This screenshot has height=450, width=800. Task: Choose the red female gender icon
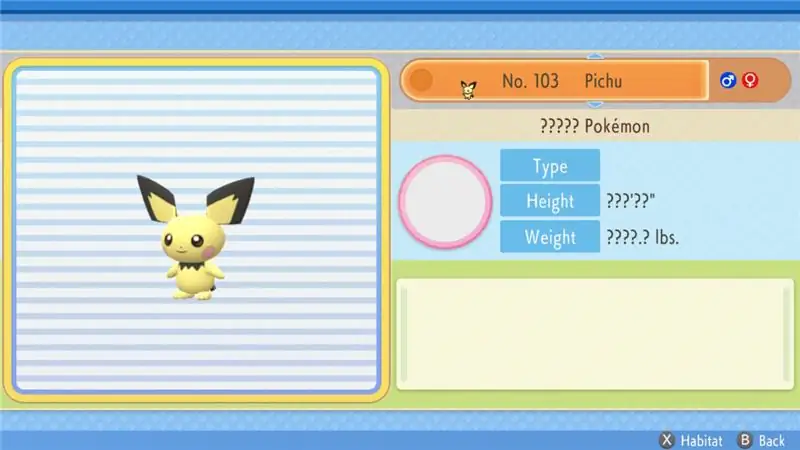click(750, 80)
